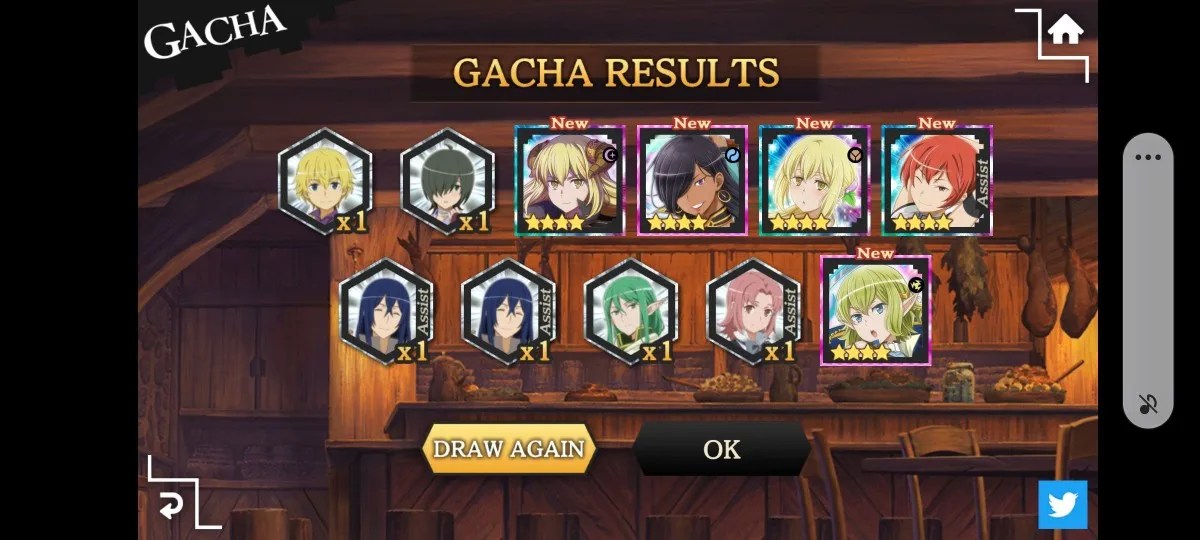Image resolution: width=1200 pixels, height=540 pixels.
Task: View the new blonde horned-helmet character card
Action: [x=569, y=181]
